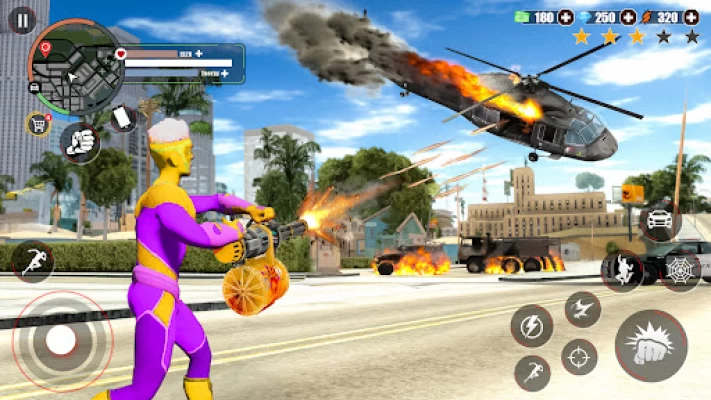Tap the sprint button near the crosshair

pos(532,373)
